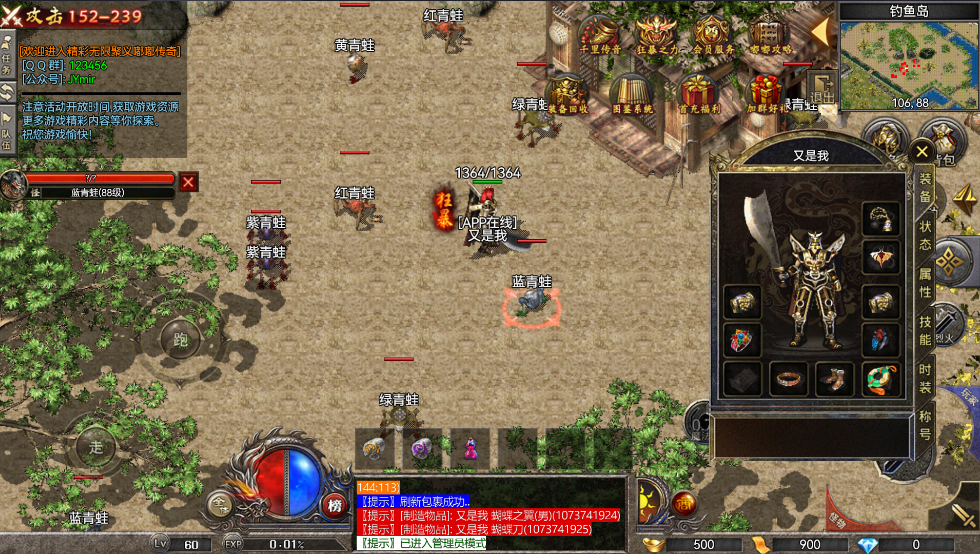Image resolution: width=980 pixels, height=554 pixels.
Task: Open the 图鉴系统 codex icon
Action: coord(632,92)
